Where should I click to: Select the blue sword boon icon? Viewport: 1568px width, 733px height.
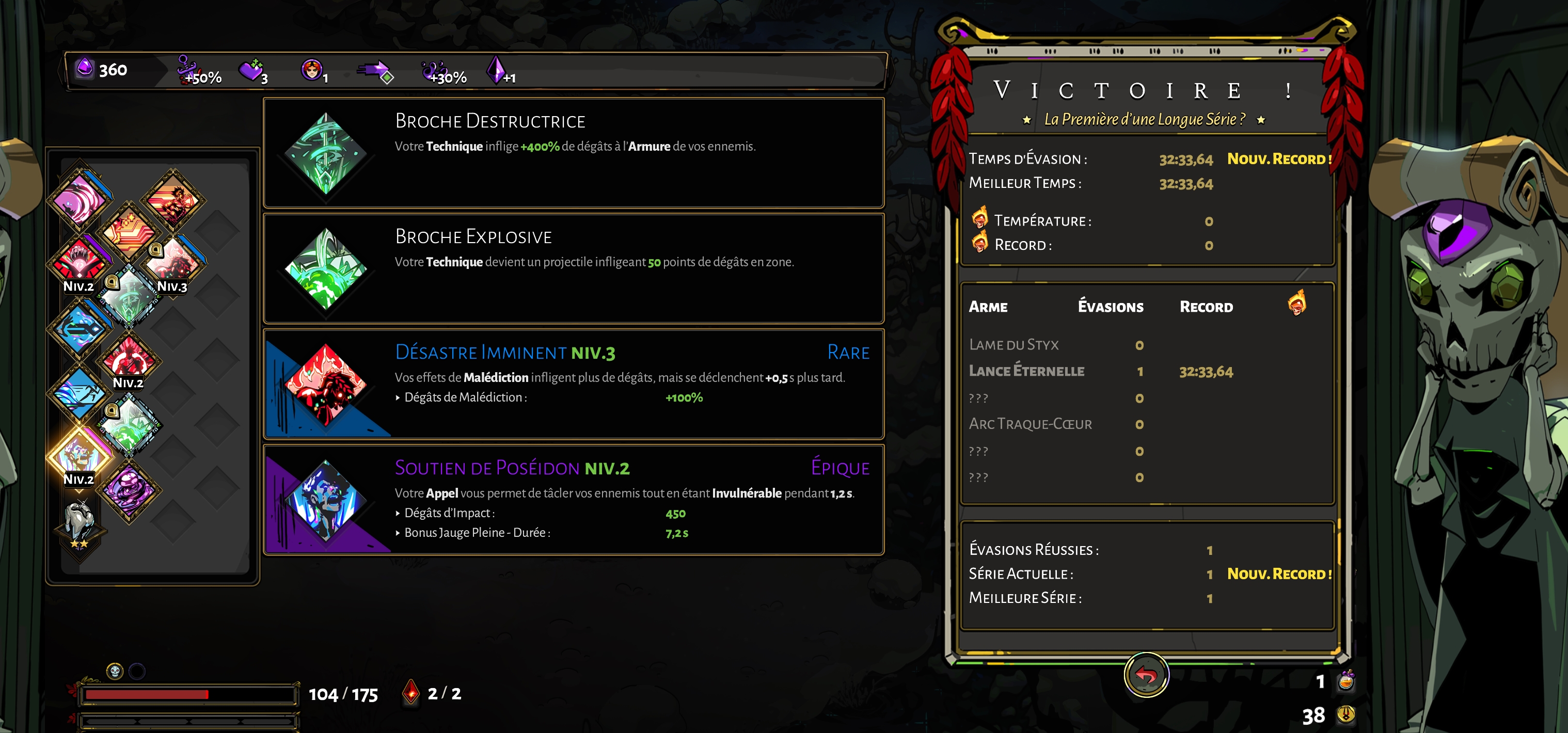[x=79, y=329]
